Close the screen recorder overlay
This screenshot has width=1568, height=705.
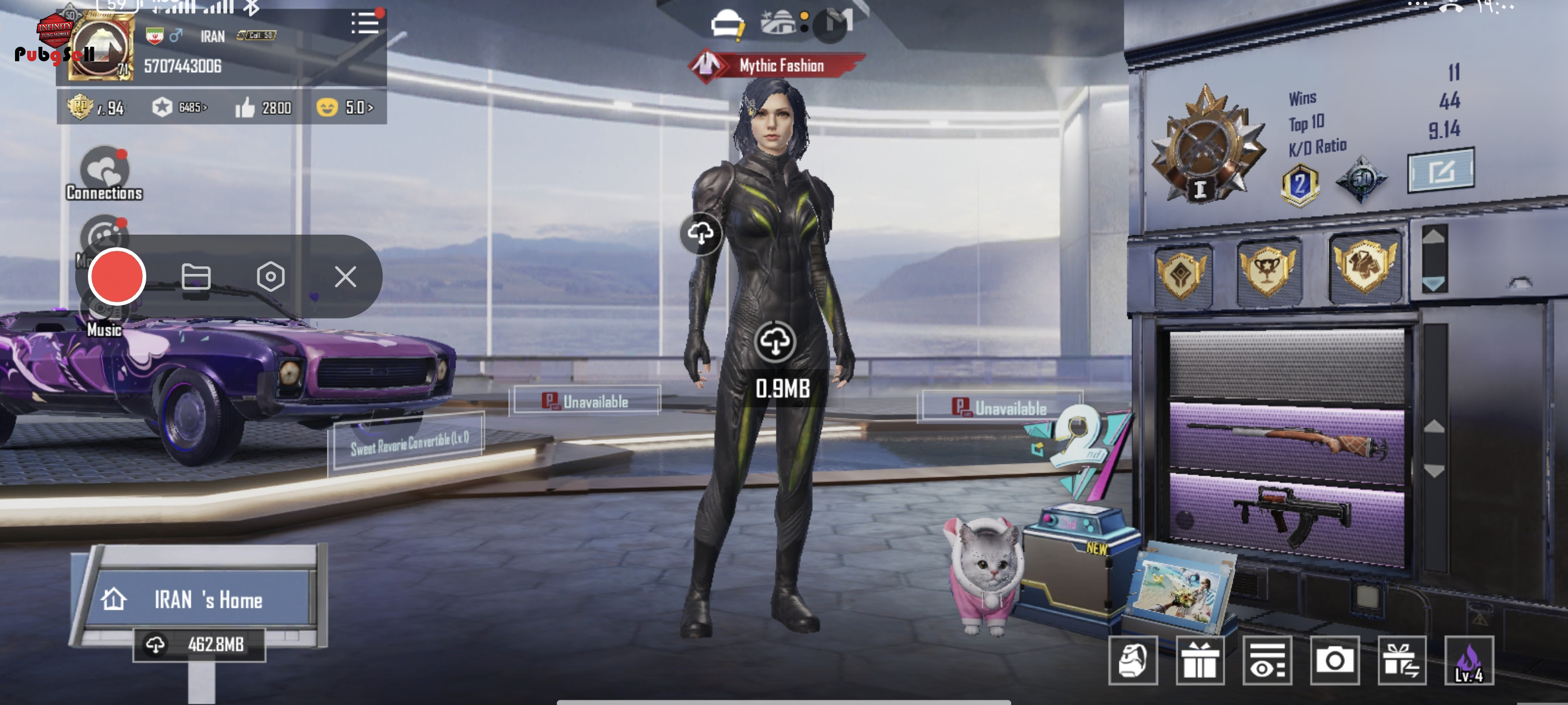pos(345,277)
